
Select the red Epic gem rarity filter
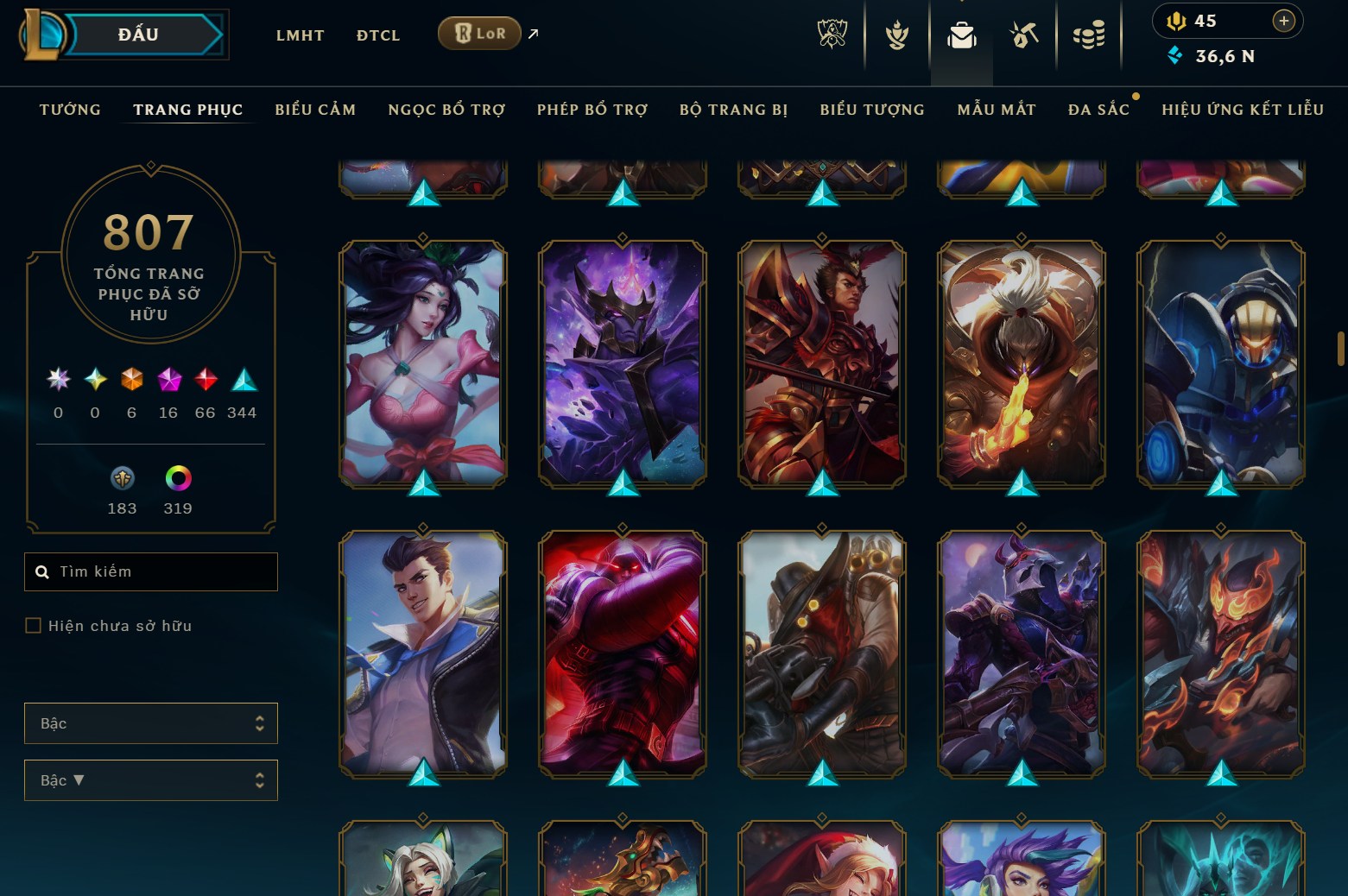point(205,380)
